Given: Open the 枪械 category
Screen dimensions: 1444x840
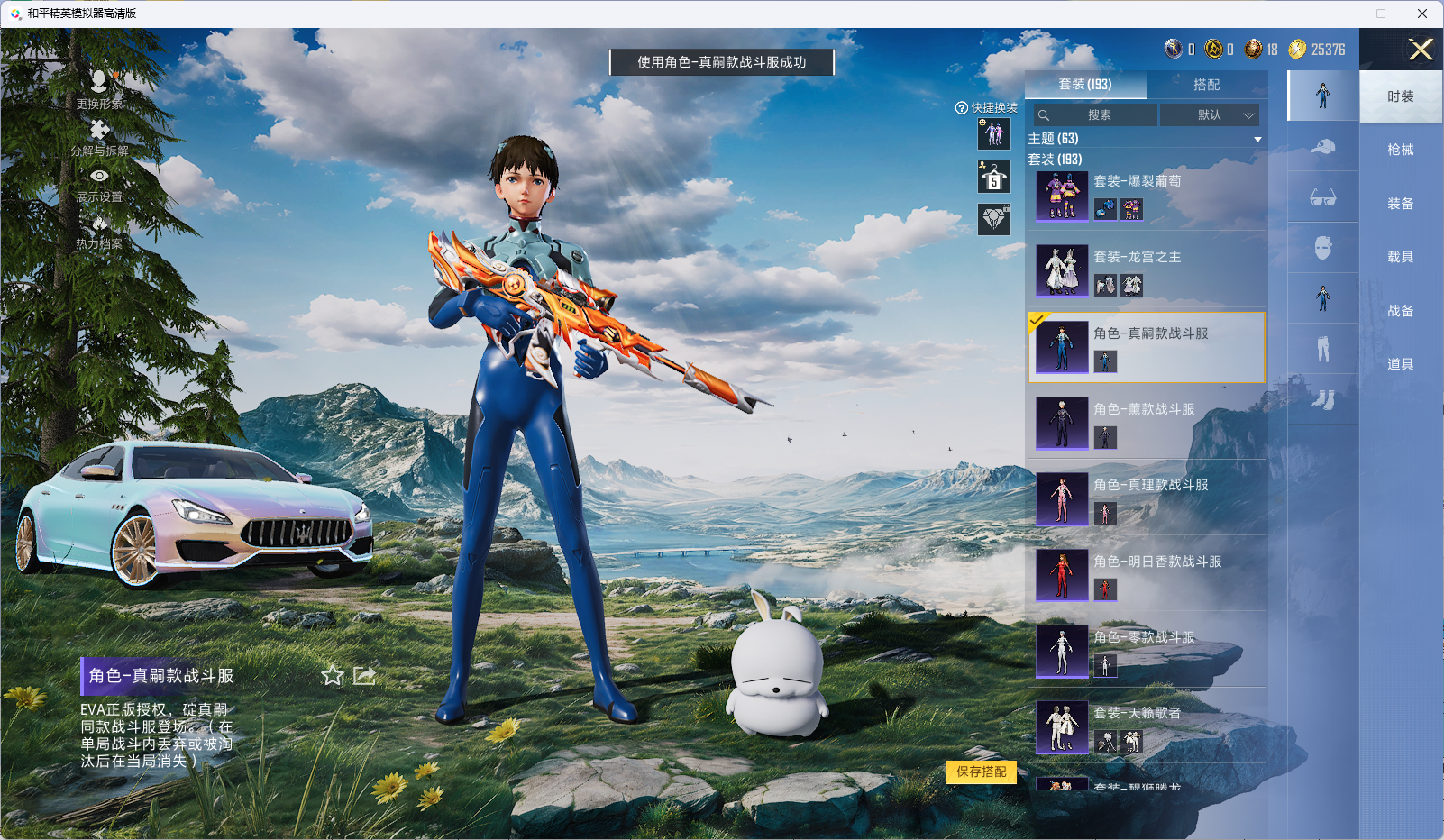Looking at the screenshot, I should click(x=1400, y=150).
